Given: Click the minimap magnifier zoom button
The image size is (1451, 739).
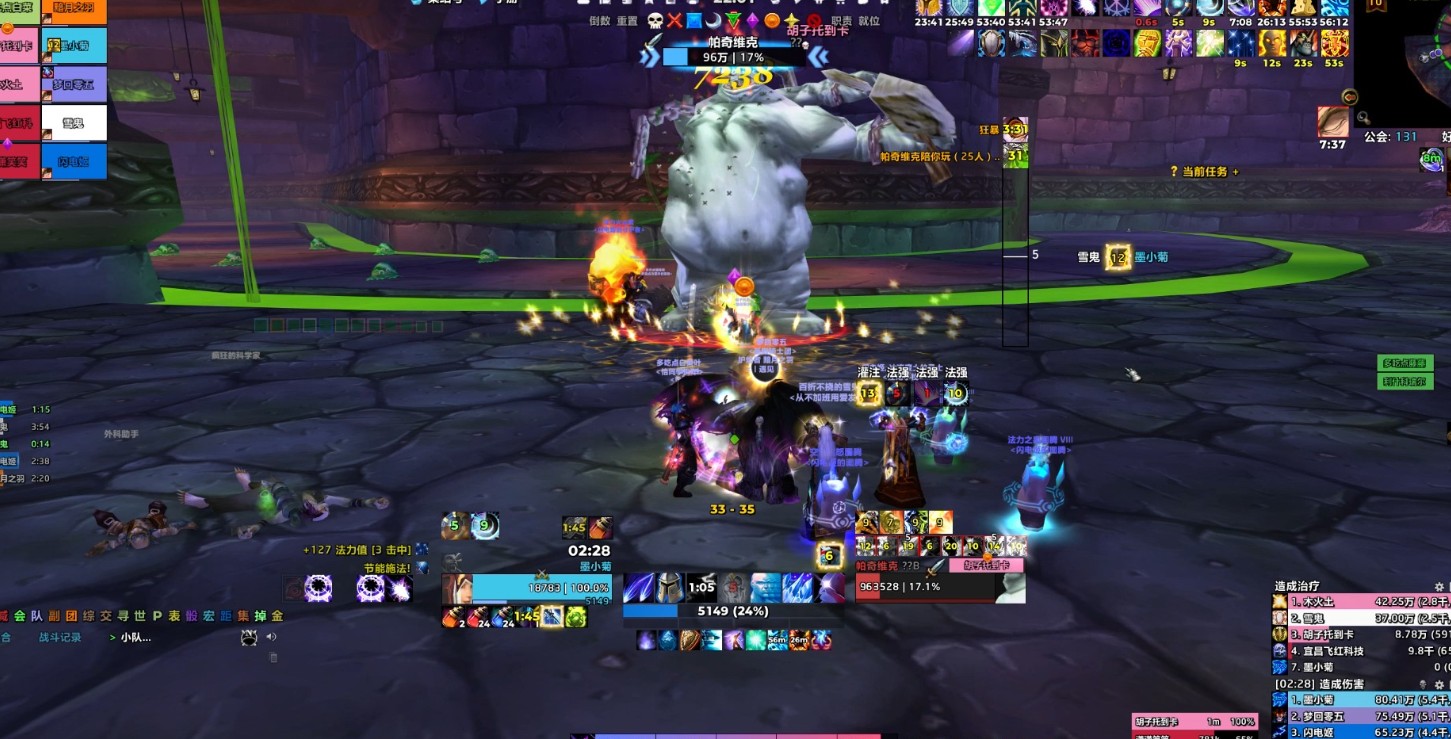Looking at the screenshot, I should [x=1364, y=118].
